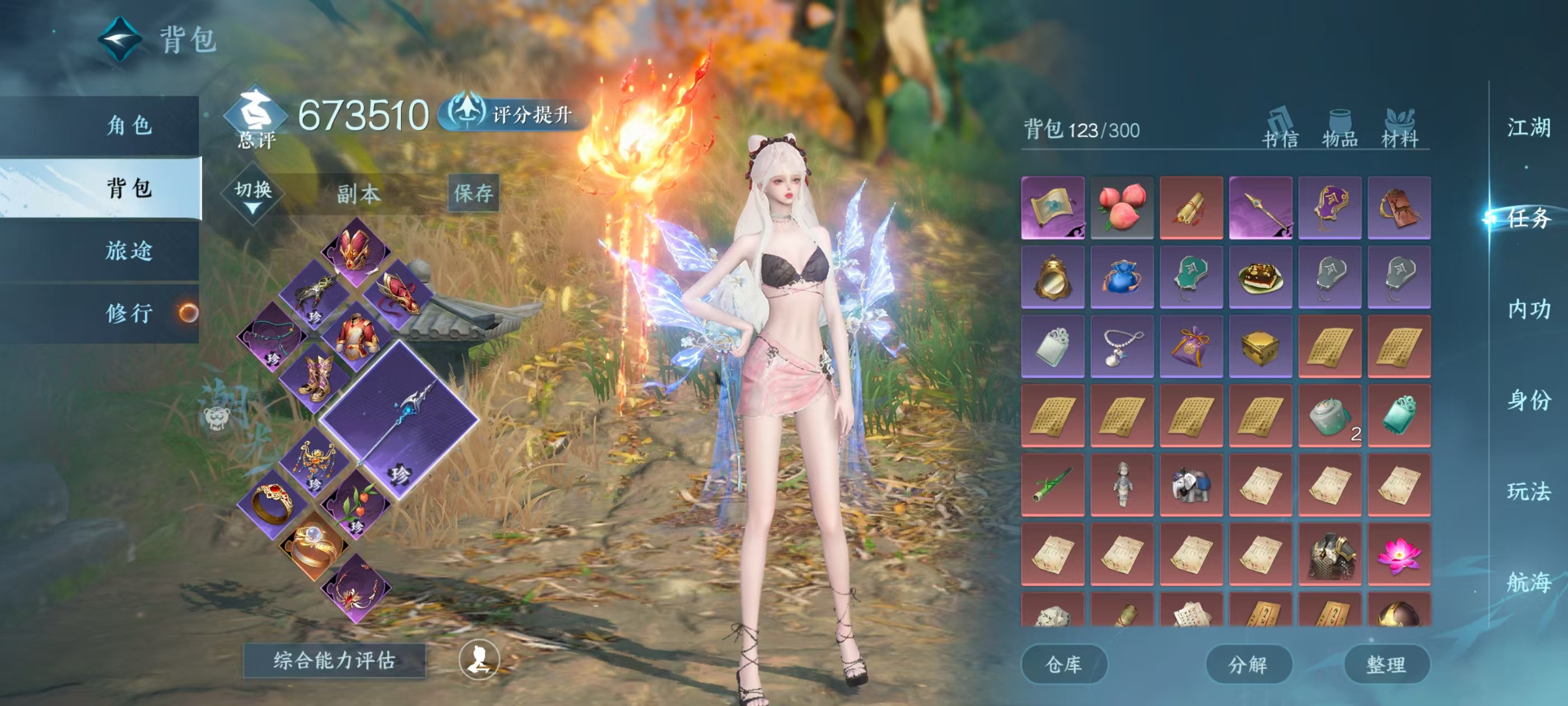Open 综合能力评估 ability assessment
1568x706 pixels.
(334, 660)
